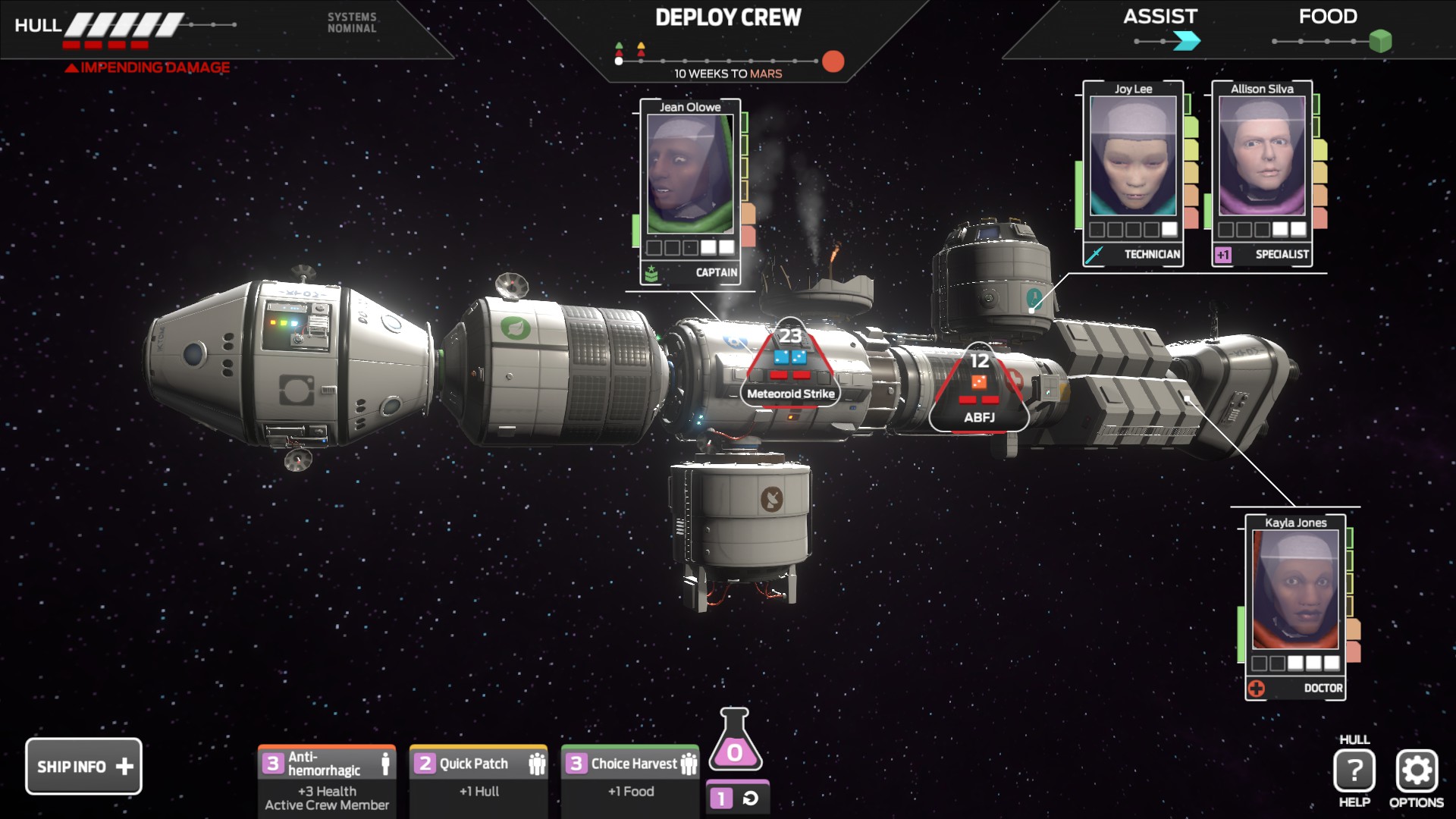Select the ABFJ event marker
Image resolution: width=1456 pixels, height=819 pixels.
979,391
